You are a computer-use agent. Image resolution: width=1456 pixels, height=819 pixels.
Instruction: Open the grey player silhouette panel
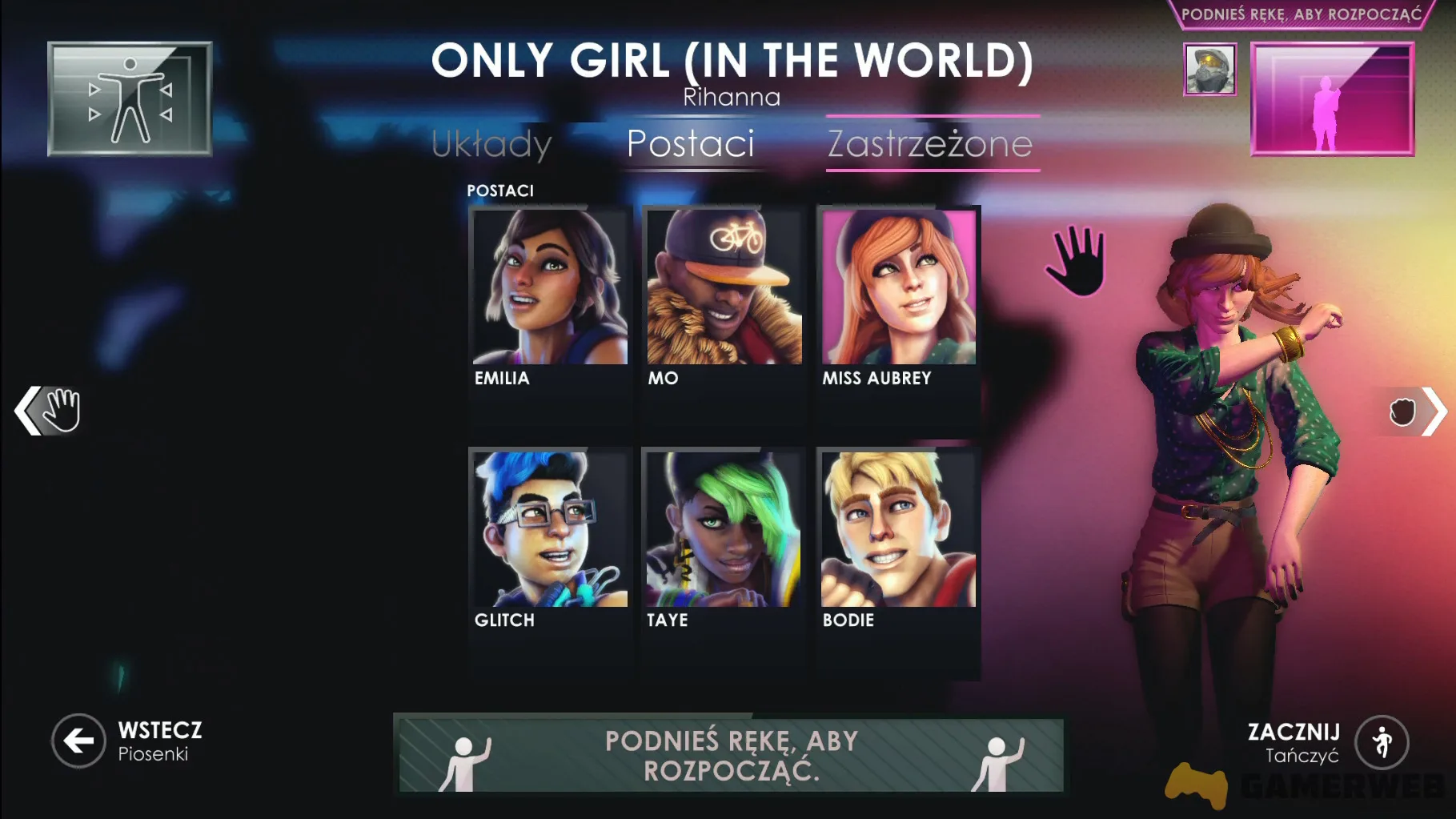[x=130, y=98]
